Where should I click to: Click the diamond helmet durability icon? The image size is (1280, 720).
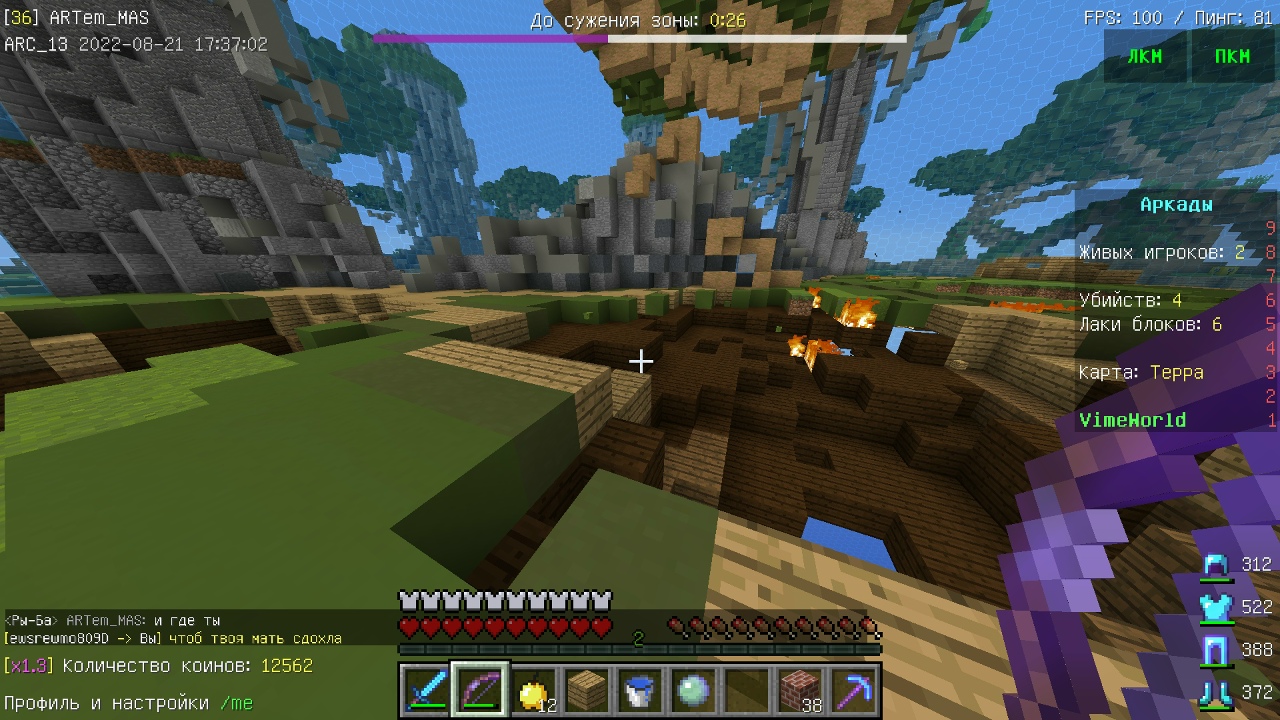coord(1216,566)
